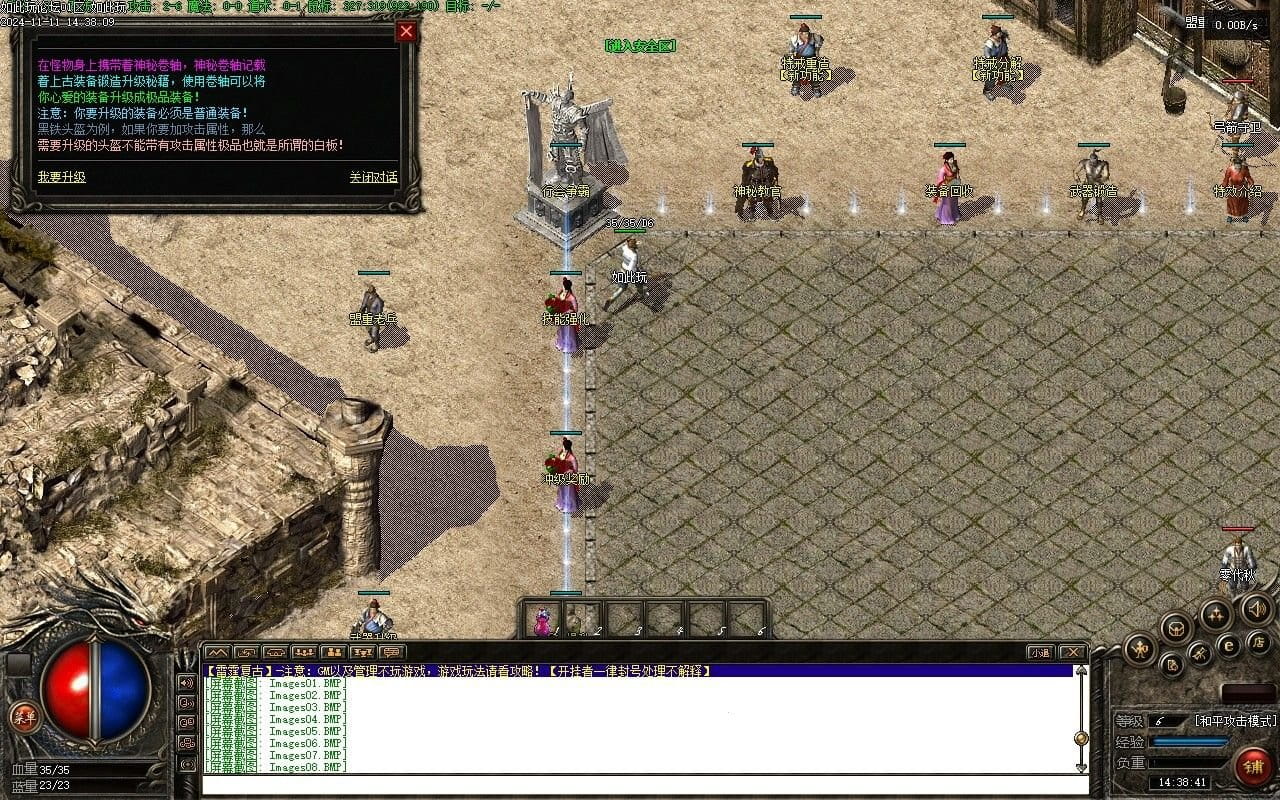
Task: Open the round 菜单 menu button
Action: 22,716
